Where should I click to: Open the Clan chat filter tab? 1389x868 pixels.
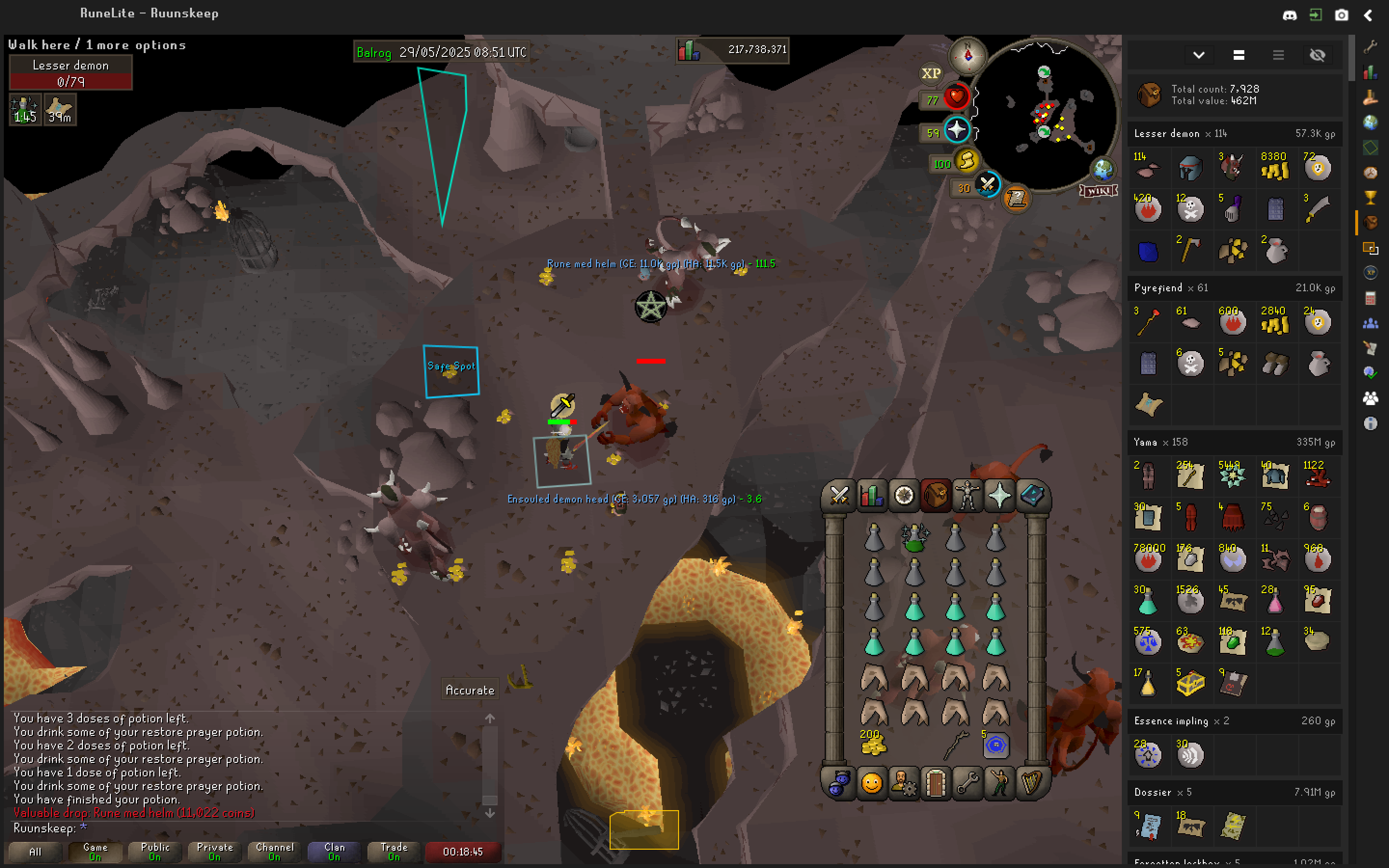[334, 851]
